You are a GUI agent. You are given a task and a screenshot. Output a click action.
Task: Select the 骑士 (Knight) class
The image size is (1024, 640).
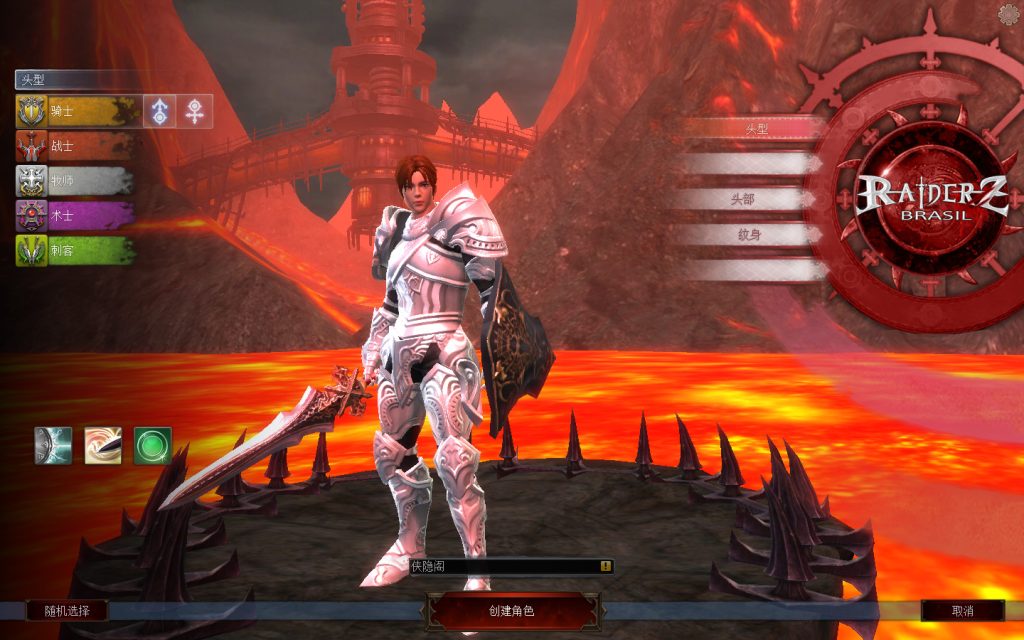(x=75, y=111)
